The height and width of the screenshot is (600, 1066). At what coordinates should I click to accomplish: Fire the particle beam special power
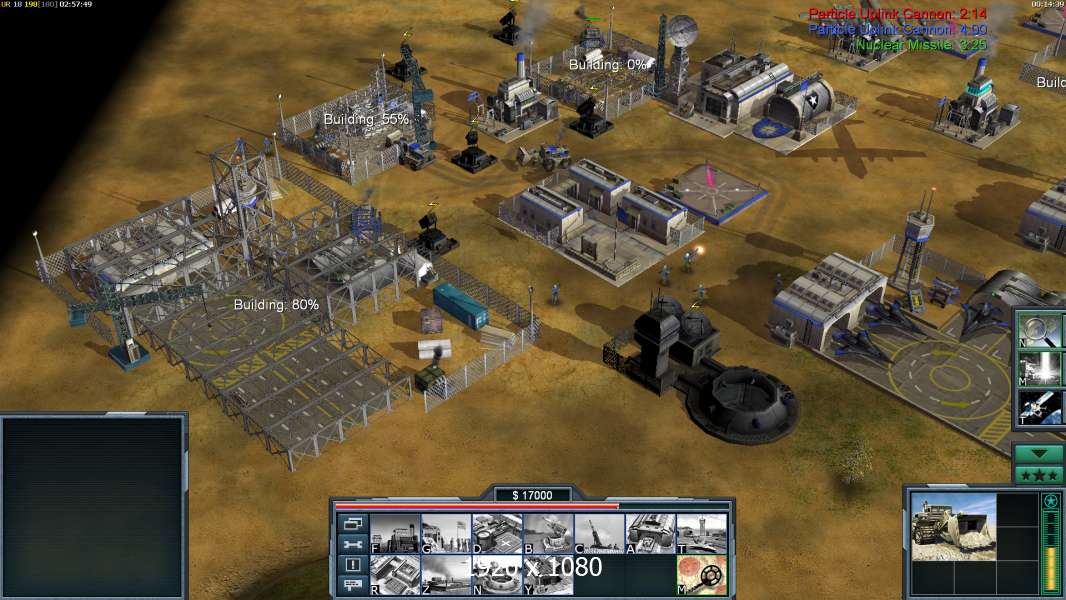(x=1040, y=367)
